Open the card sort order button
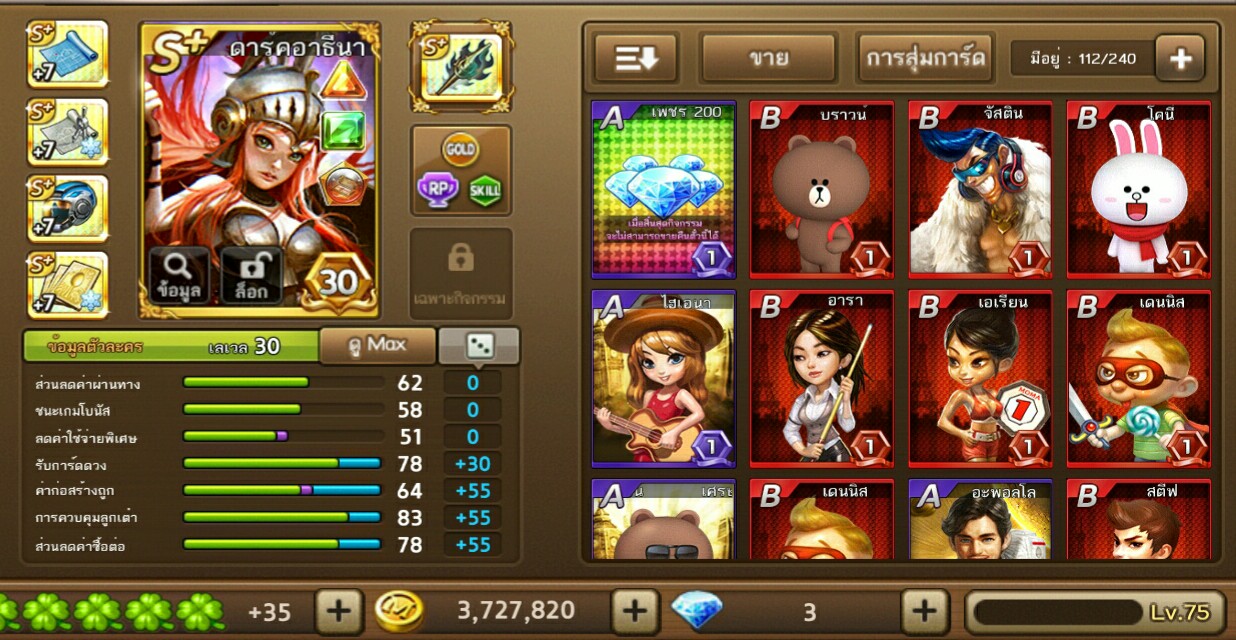This screenshot has height=640, width=1236. pyautogui.click(x=636, y=58)
